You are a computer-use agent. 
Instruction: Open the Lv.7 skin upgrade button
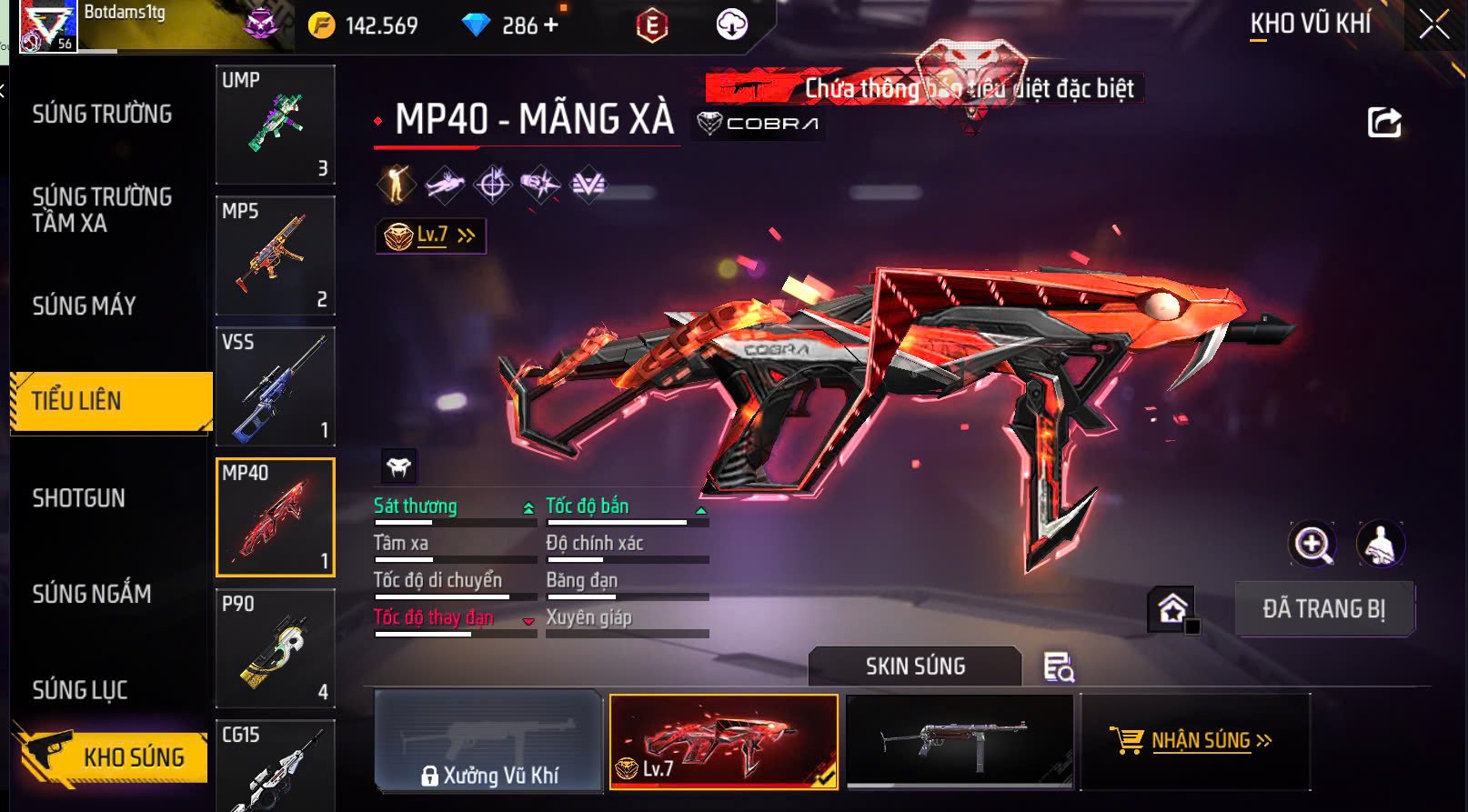coord(431,236)
